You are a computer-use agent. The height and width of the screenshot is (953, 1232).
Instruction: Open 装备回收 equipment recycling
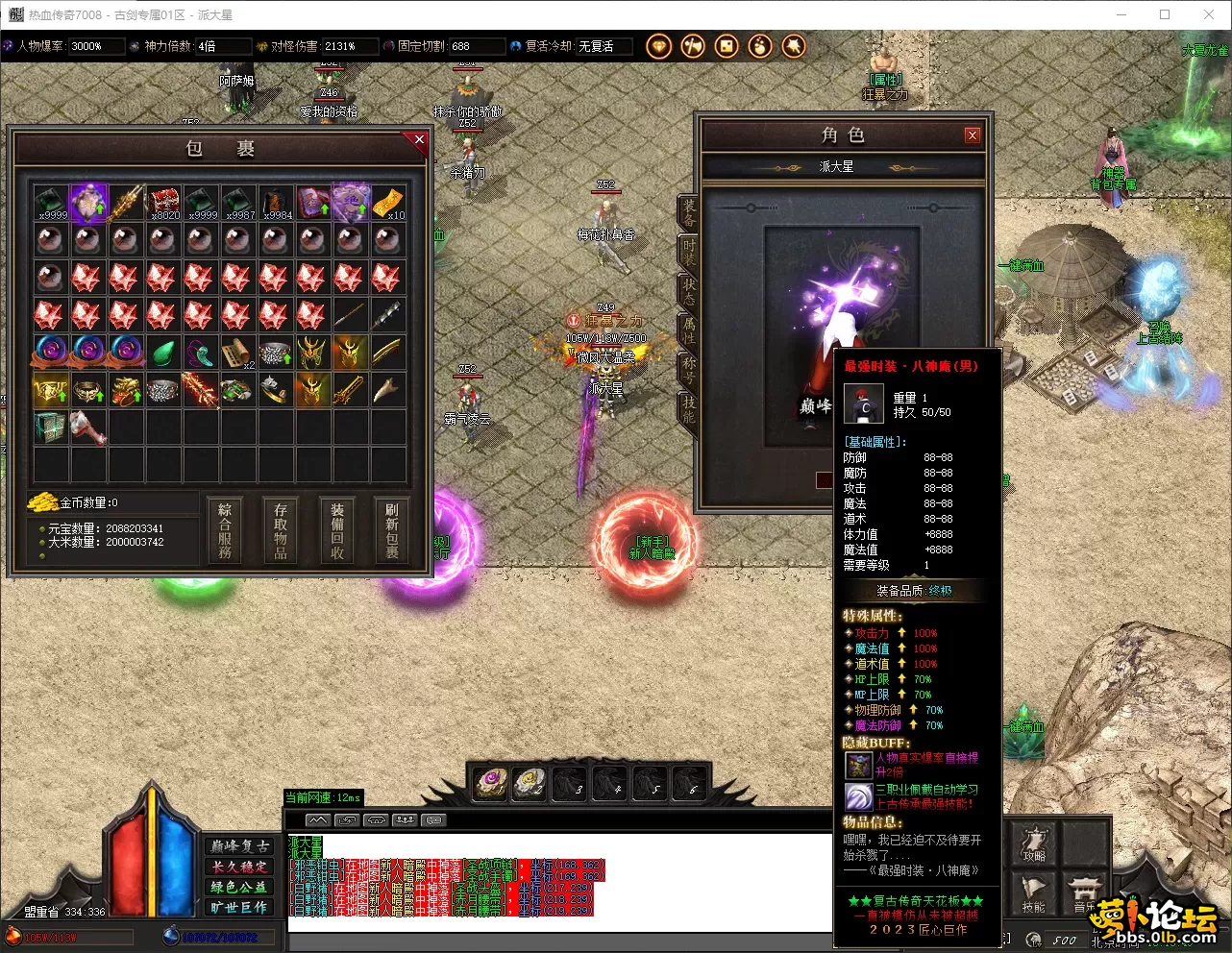(x=337, y=529)
